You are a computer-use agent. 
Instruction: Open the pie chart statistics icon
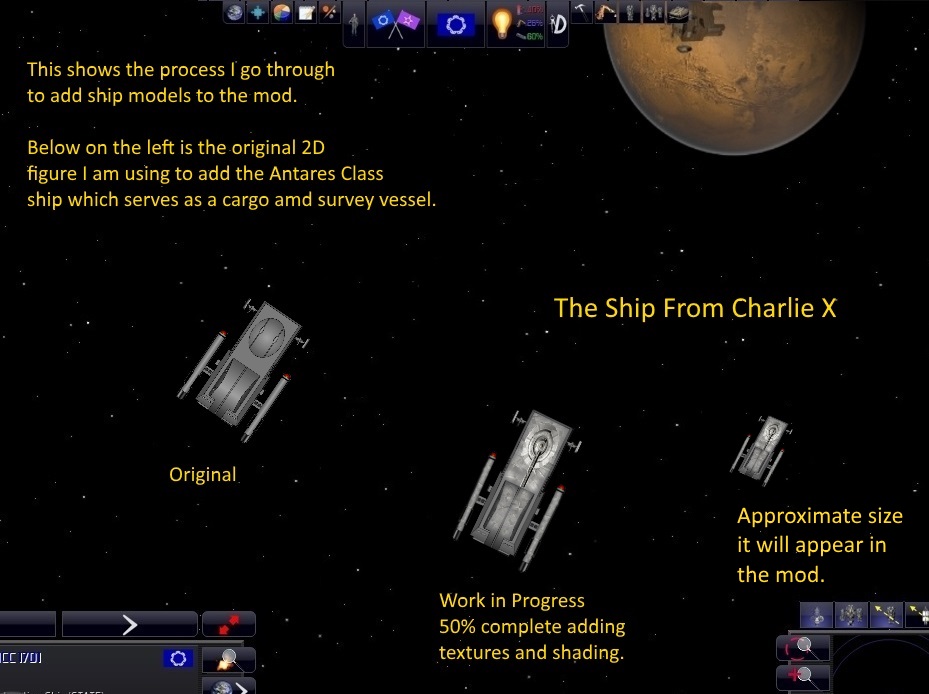282,13
